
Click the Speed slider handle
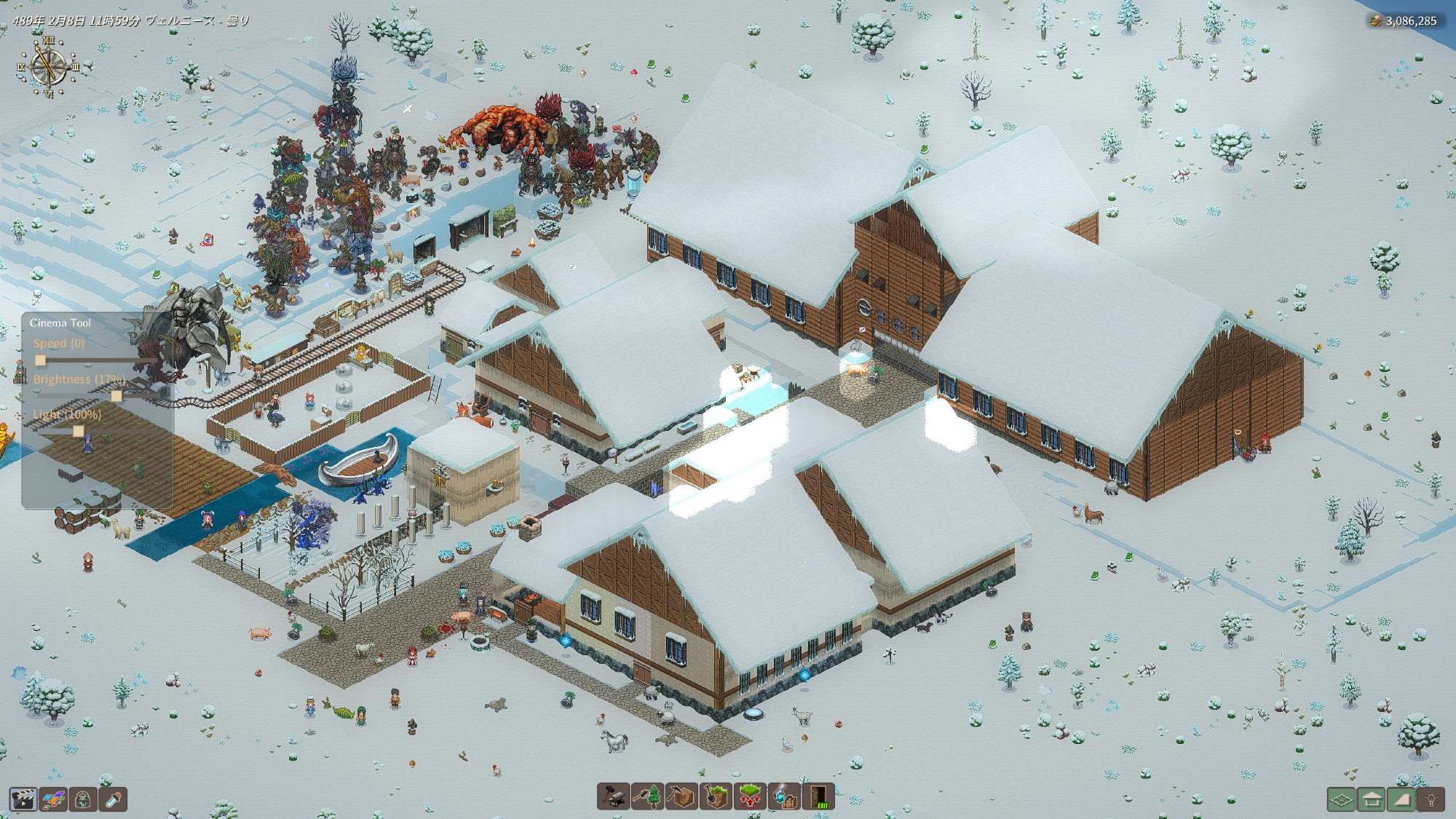pyautogui.click(x=41, y=360)
